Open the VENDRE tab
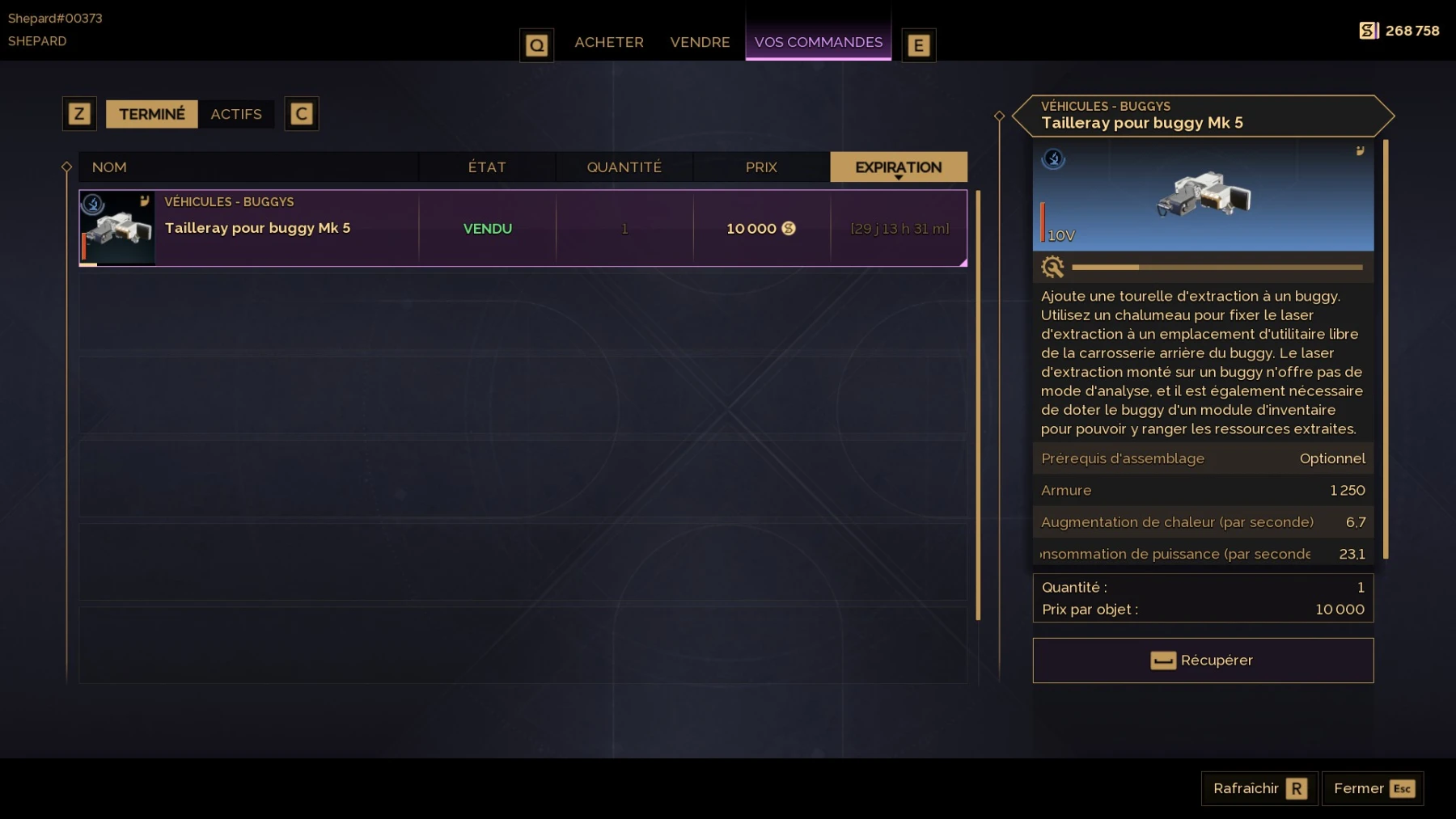This screenshot has height=819, width=1456. point(700,42)
